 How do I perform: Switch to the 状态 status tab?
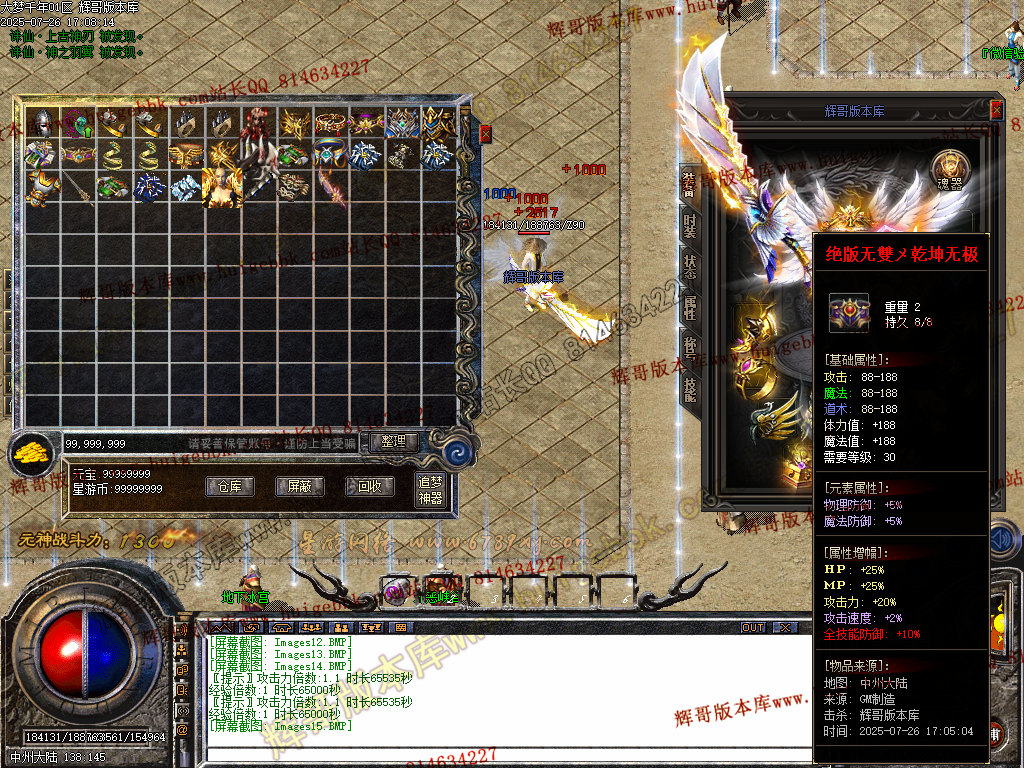[690, 267]
